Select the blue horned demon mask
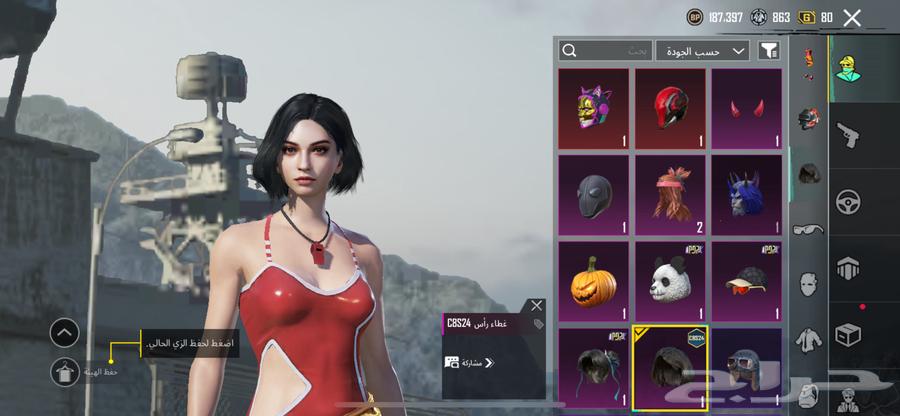This screenshot has height=416, width=900. (746, 194)
